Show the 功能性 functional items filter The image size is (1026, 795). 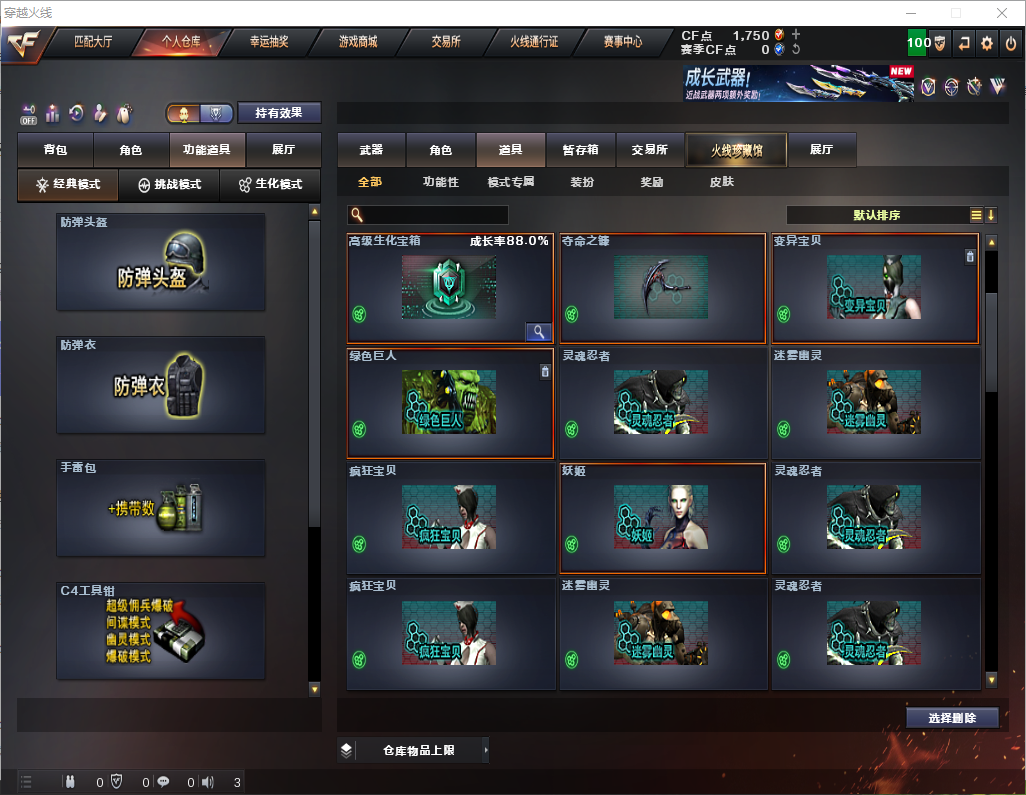(x=440, y=182)
